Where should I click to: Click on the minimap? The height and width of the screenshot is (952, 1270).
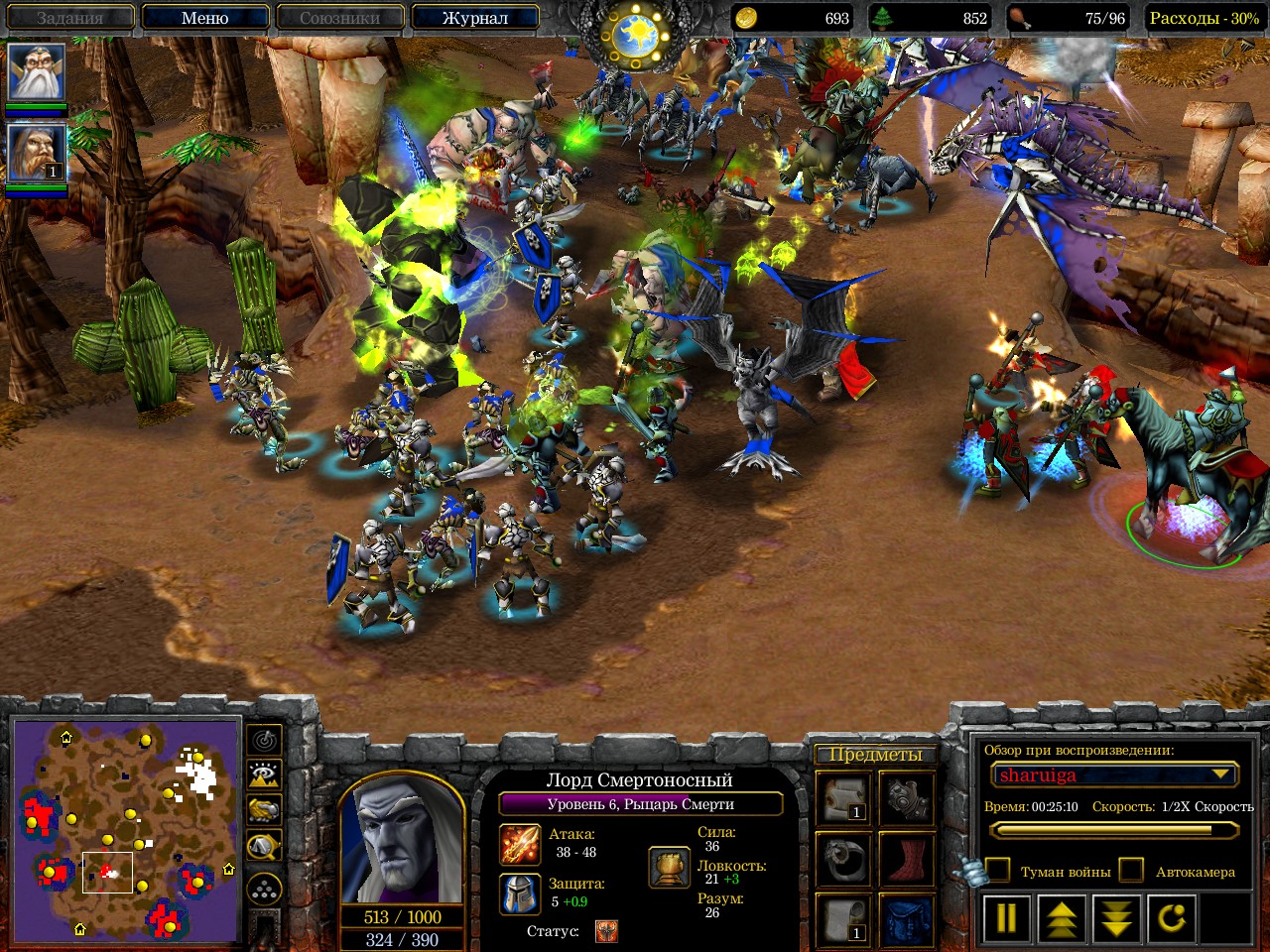126,830
